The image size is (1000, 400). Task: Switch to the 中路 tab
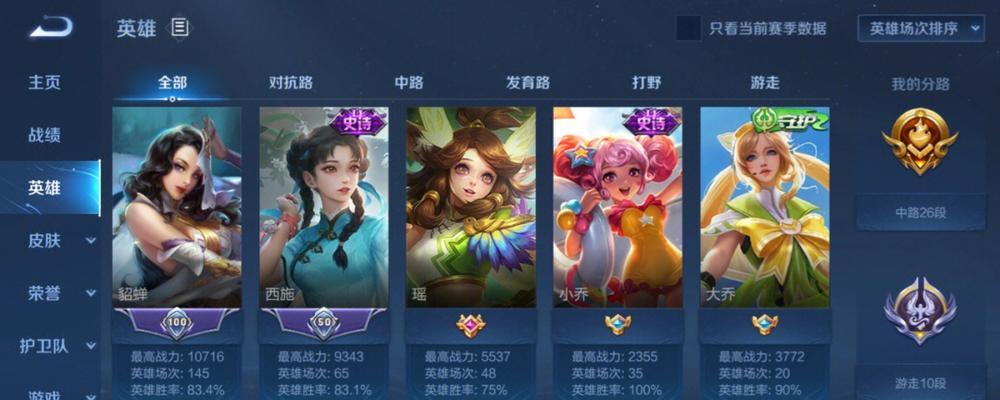[x=409, y=83]
